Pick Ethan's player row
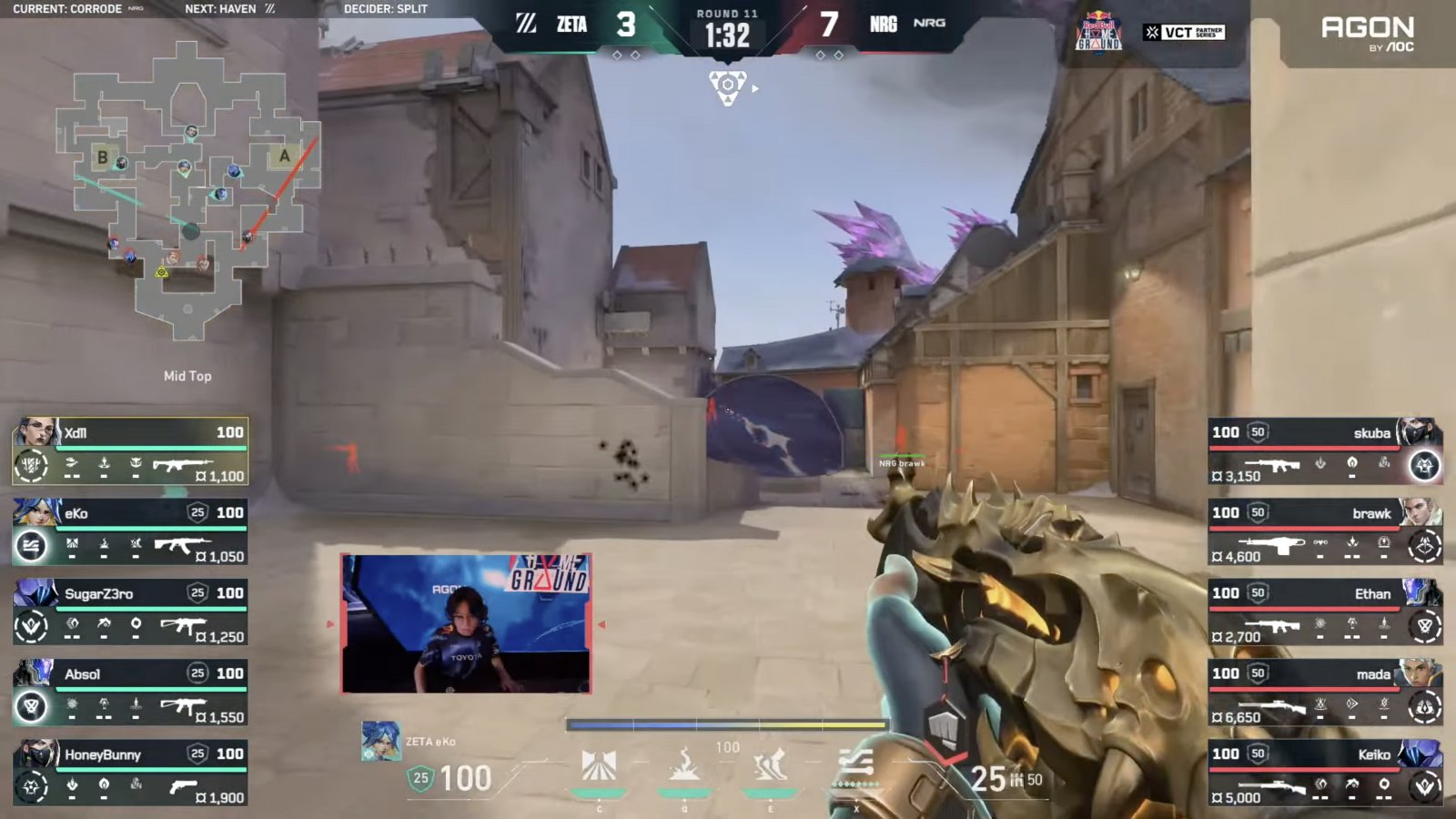The width and height of the screenshot is (1456, 819). tap(1325, 612)
